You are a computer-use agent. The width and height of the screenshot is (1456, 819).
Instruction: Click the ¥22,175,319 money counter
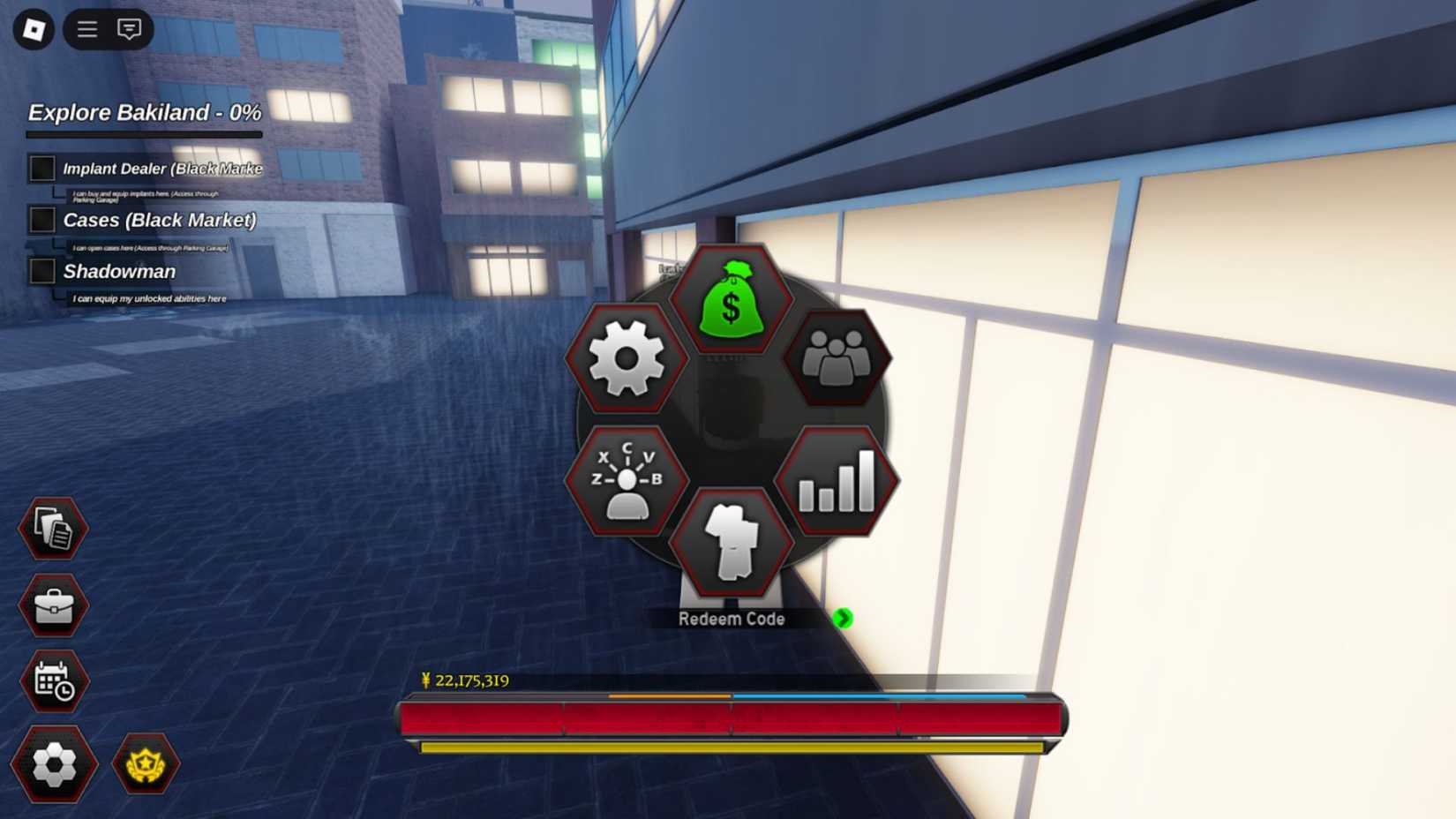tap(468, 680)
